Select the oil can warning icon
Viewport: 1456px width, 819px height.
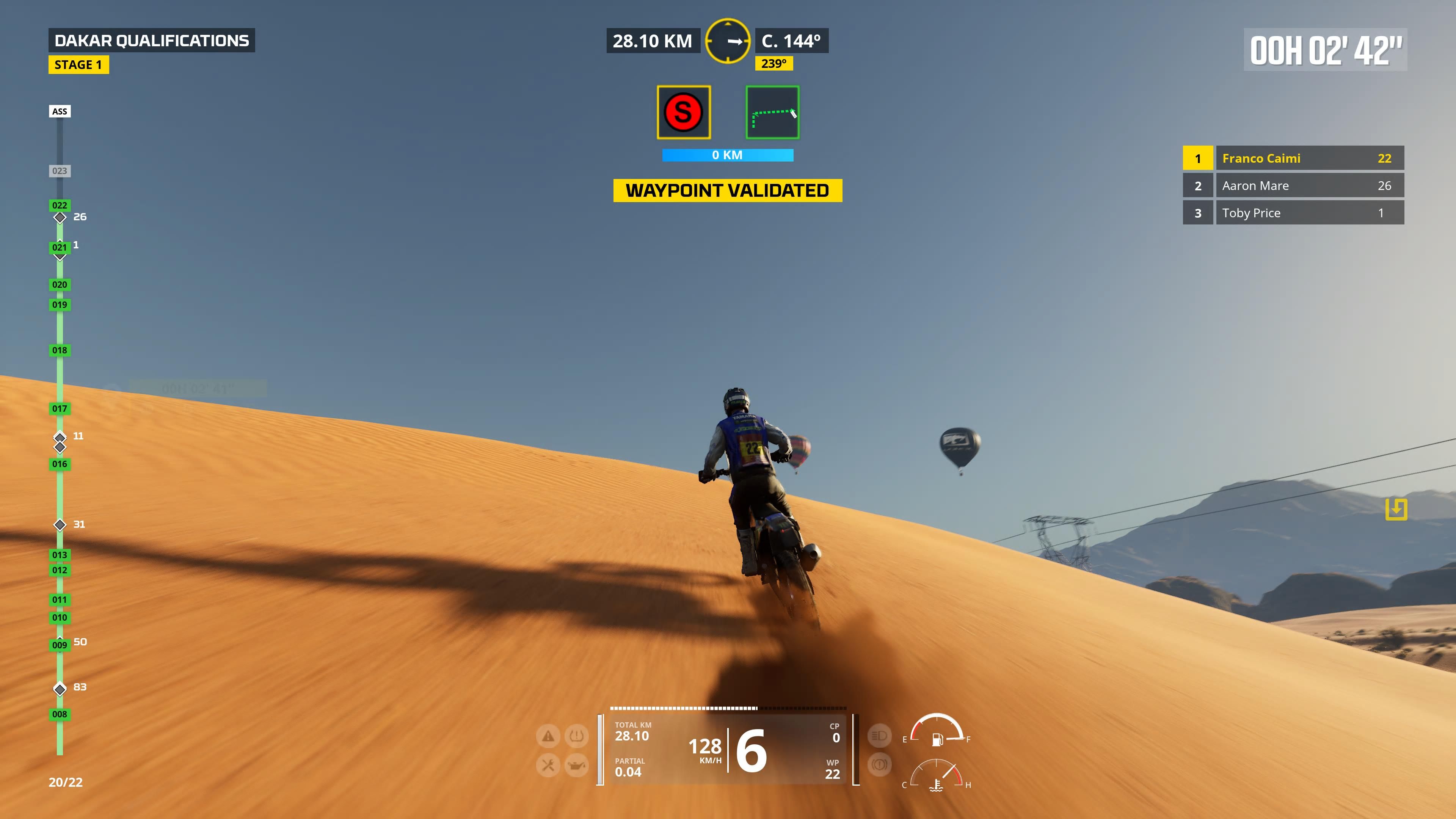click(x=576, y=765)
